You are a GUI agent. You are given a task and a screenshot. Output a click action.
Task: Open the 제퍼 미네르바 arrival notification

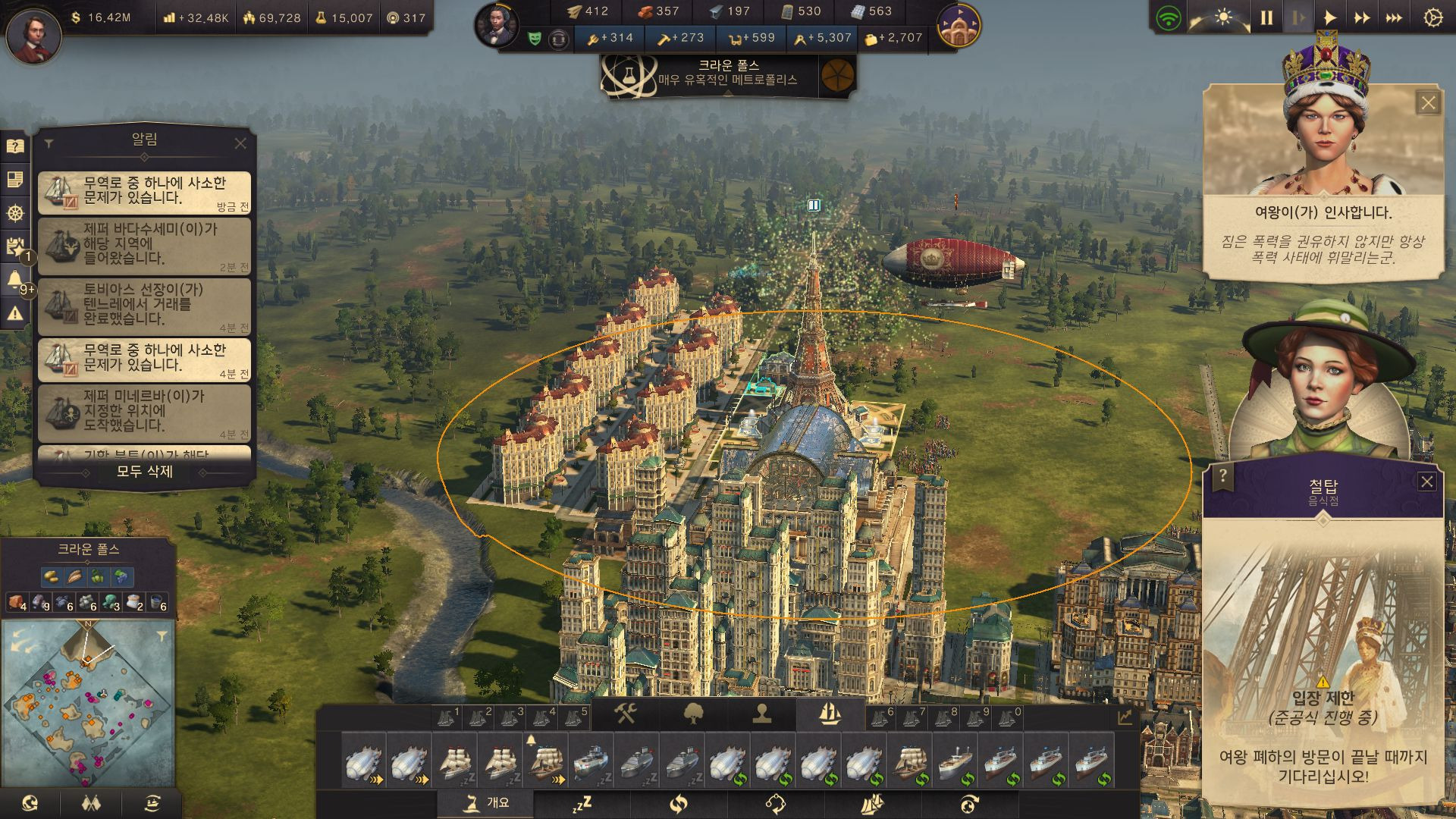(x=144, y=413)
